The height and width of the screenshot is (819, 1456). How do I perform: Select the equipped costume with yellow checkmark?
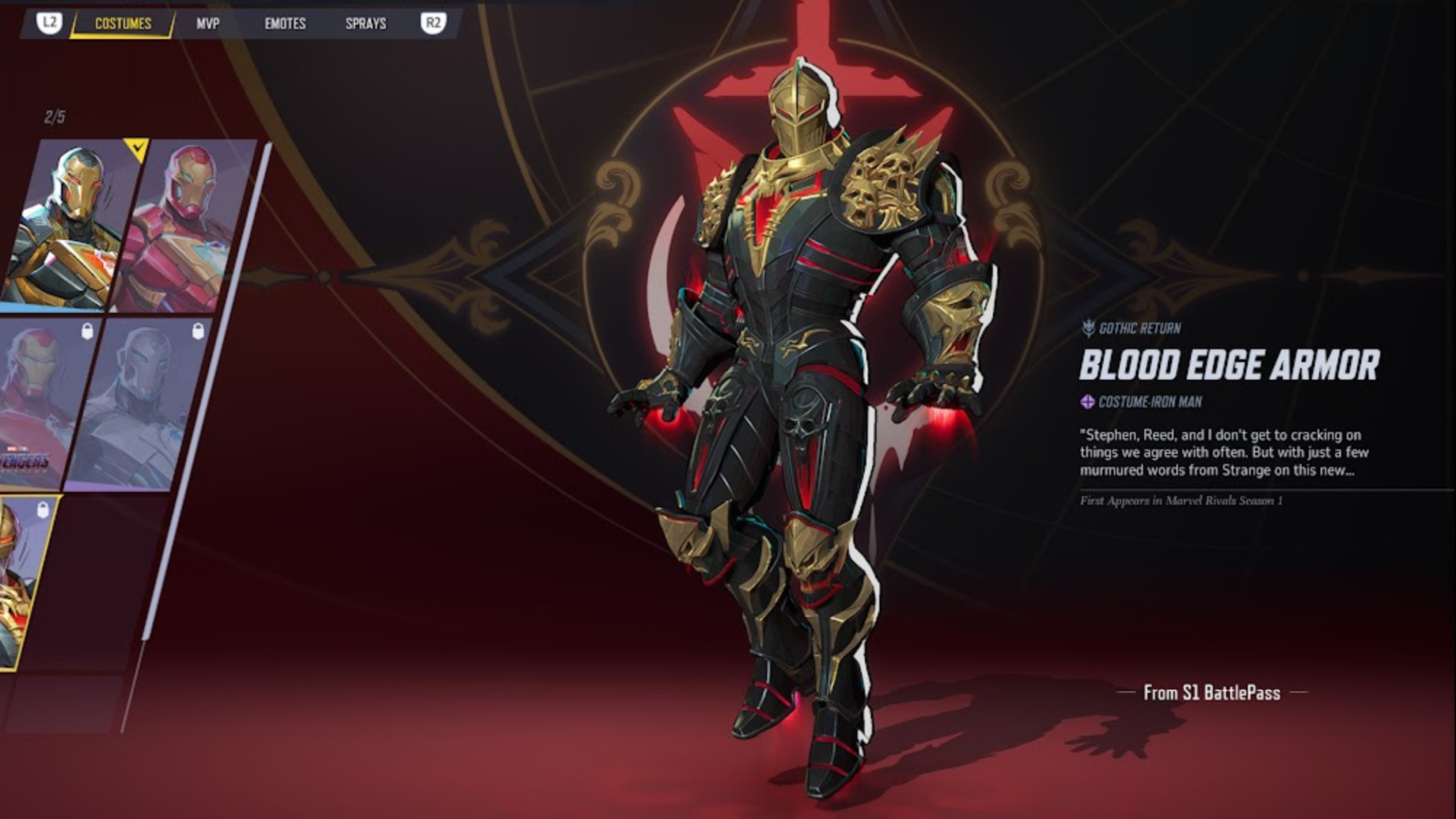click(71, 226)
